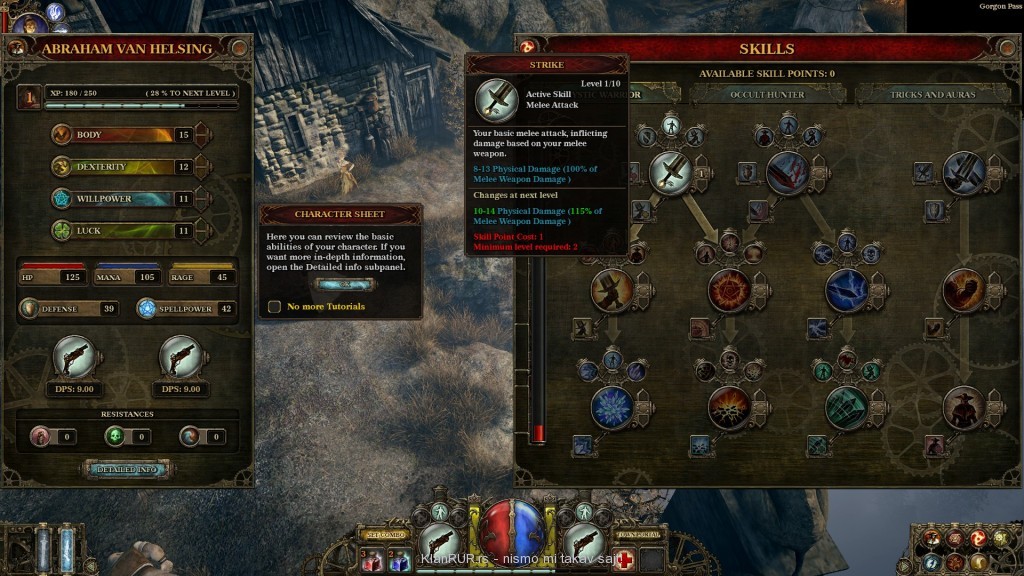Click the Set Combo button
1024x576 pixels.
[x=385, y=535]
